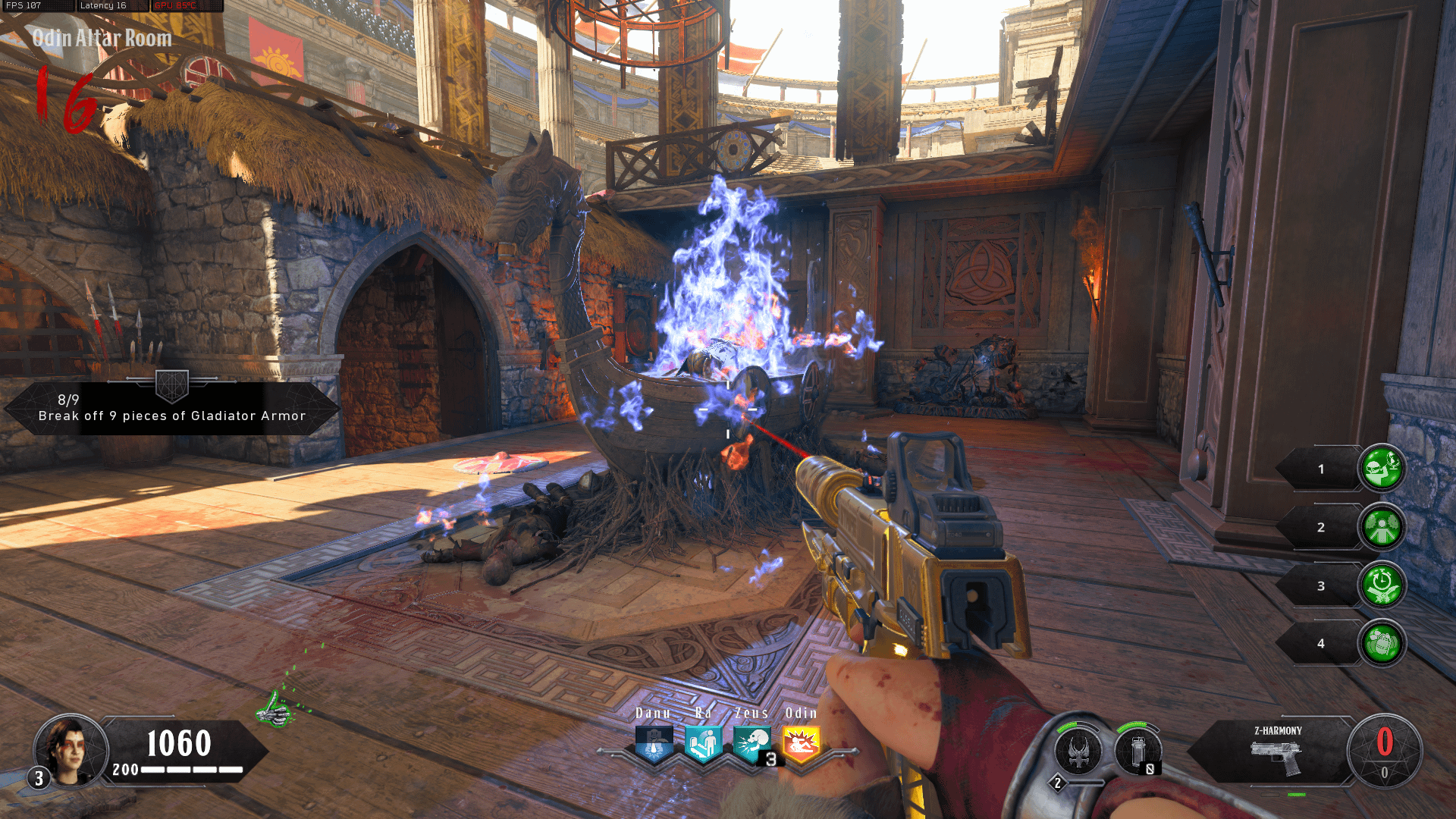
Task: Select the Ra perk icon
Action: pyautogui.click(x=703, y=743)
